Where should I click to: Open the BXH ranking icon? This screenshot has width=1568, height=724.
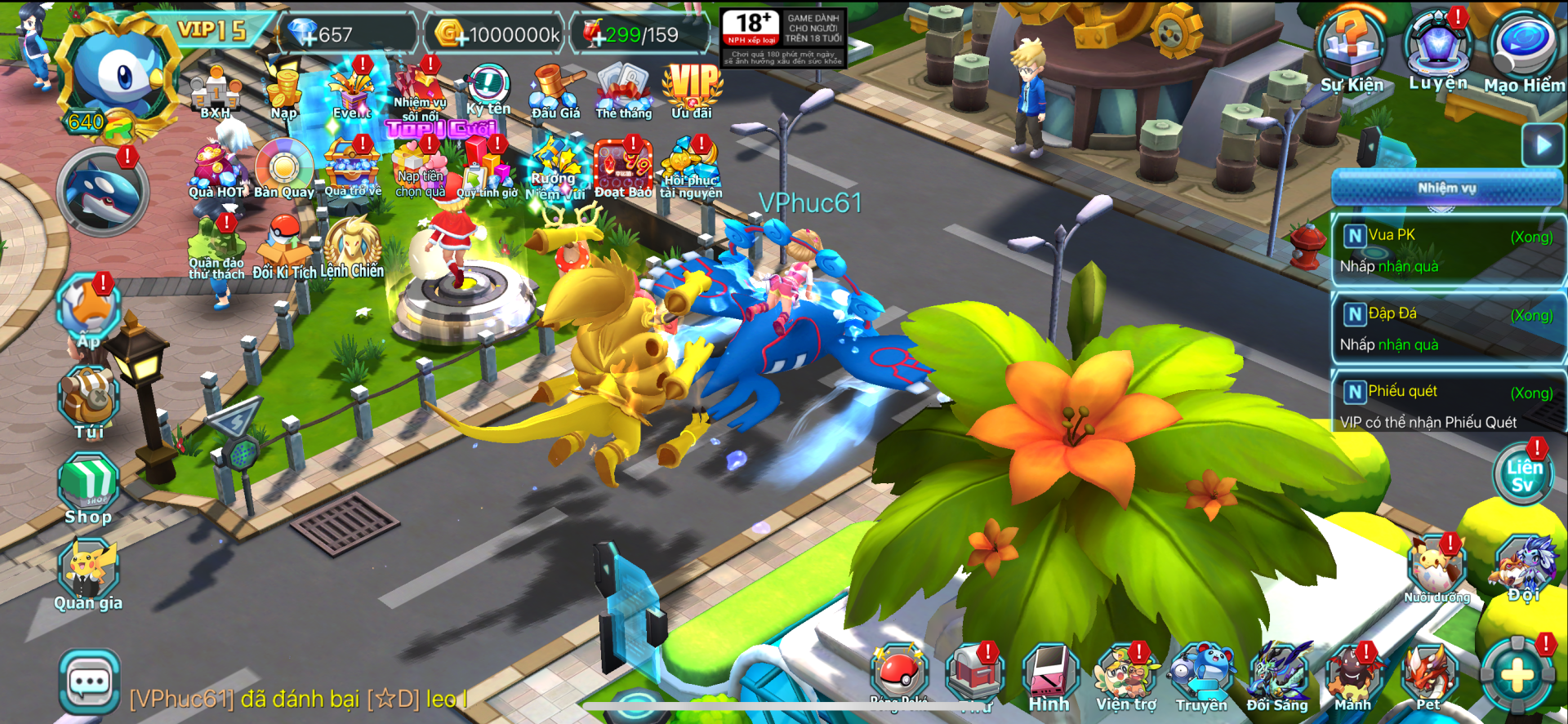point(216,91)
